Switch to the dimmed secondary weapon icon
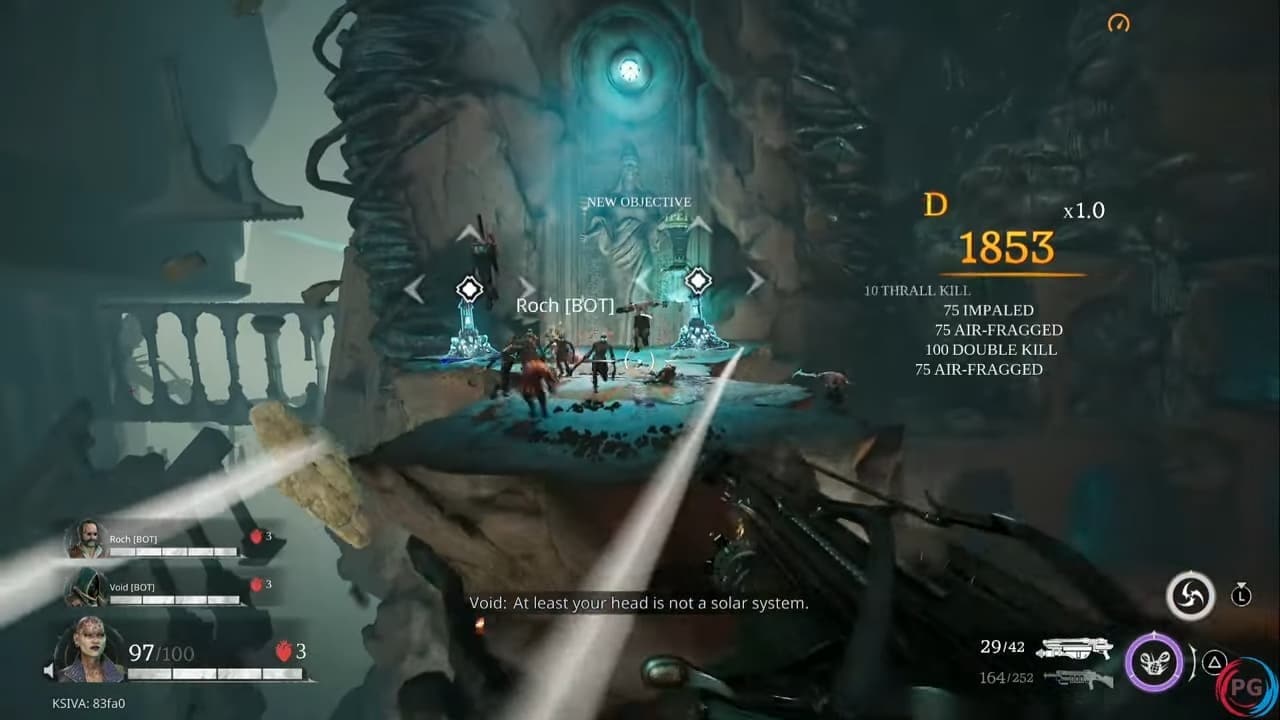This screenshot has width=1280, height=720. tap(1073, 678)
